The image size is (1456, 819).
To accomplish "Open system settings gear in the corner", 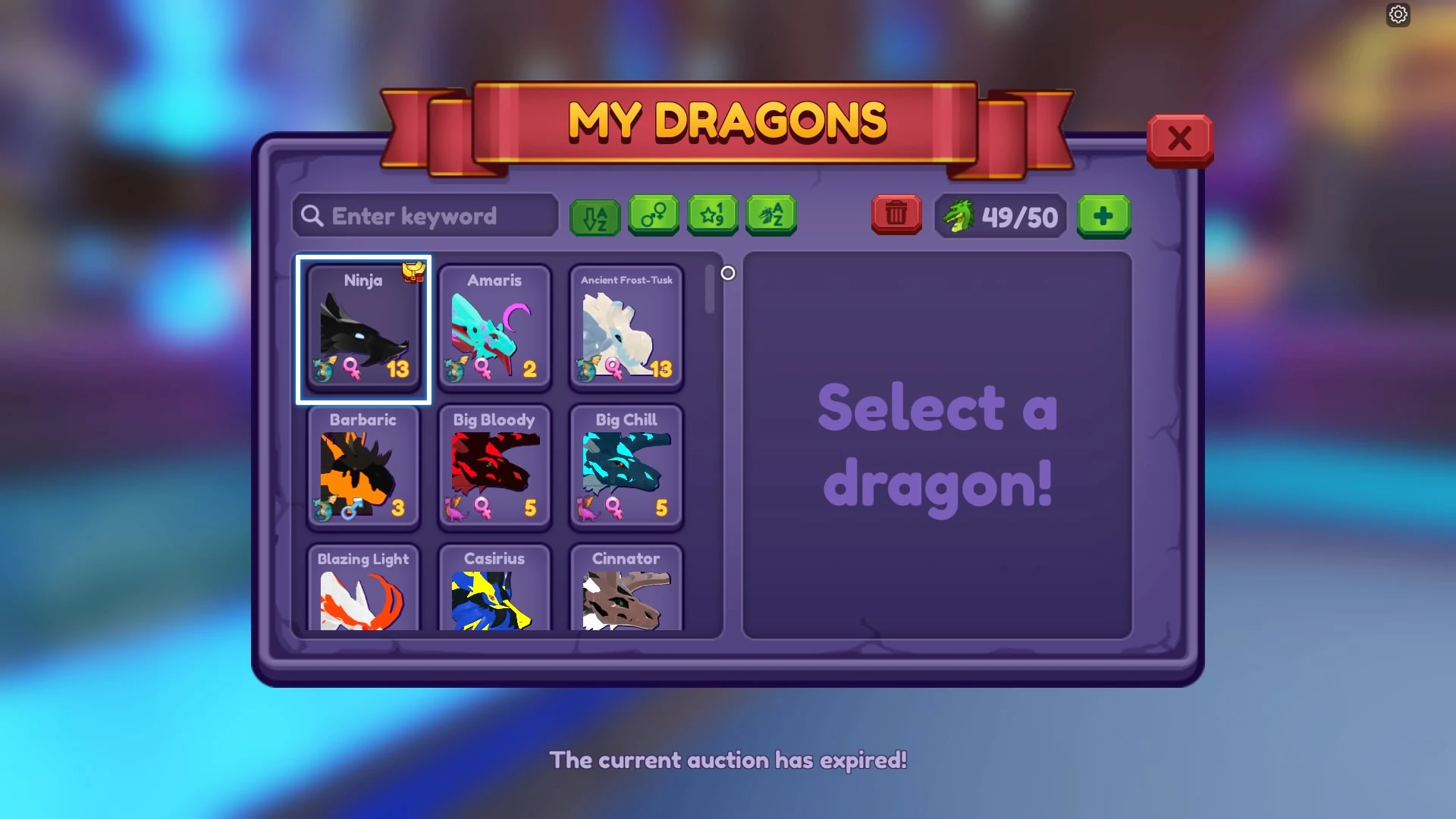I will (1398, 14).
